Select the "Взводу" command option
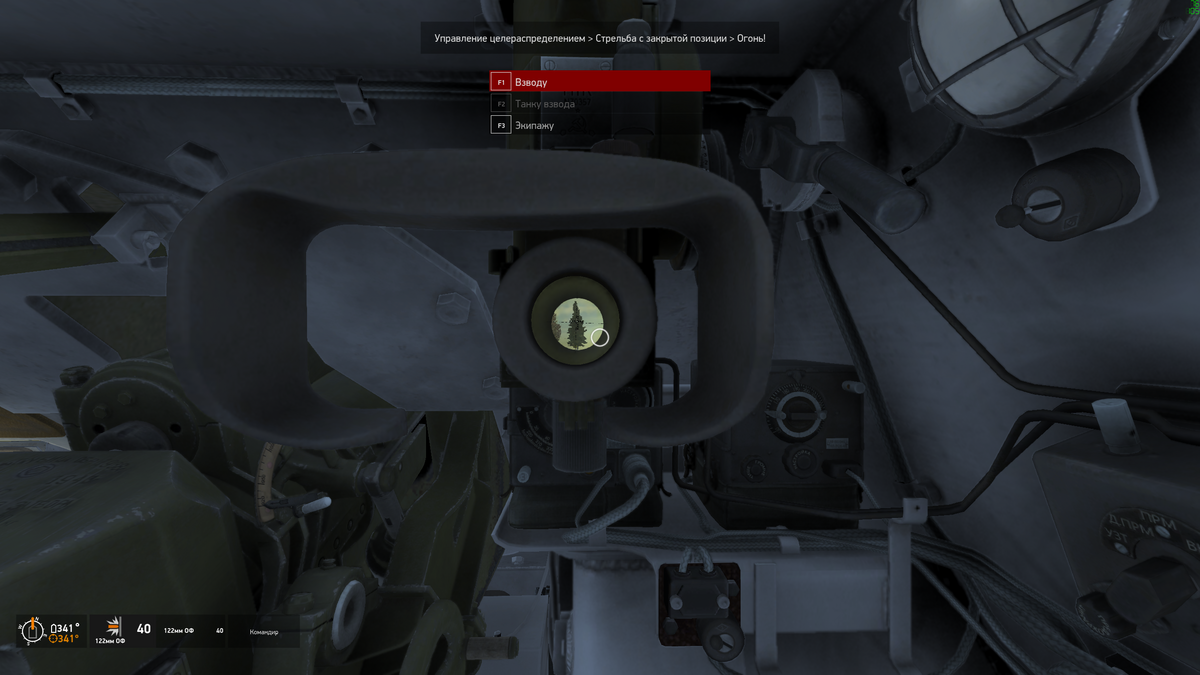The image size is (1200, 675). (600, 81)
